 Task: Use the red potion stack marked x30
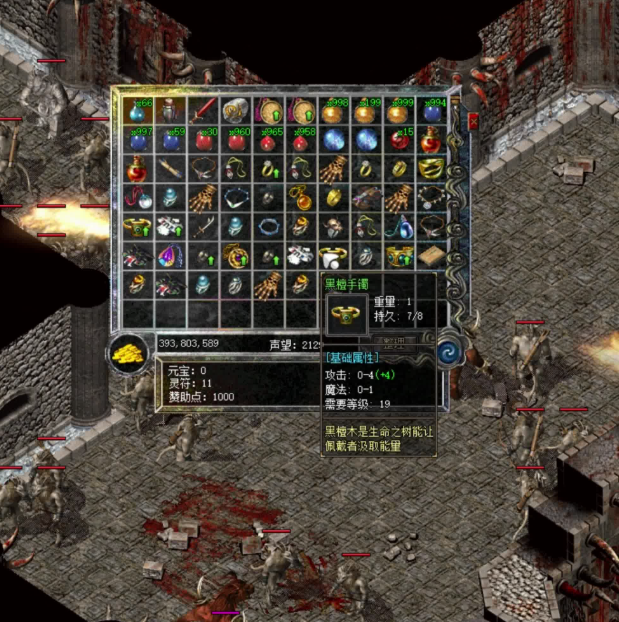pos(204,140)
